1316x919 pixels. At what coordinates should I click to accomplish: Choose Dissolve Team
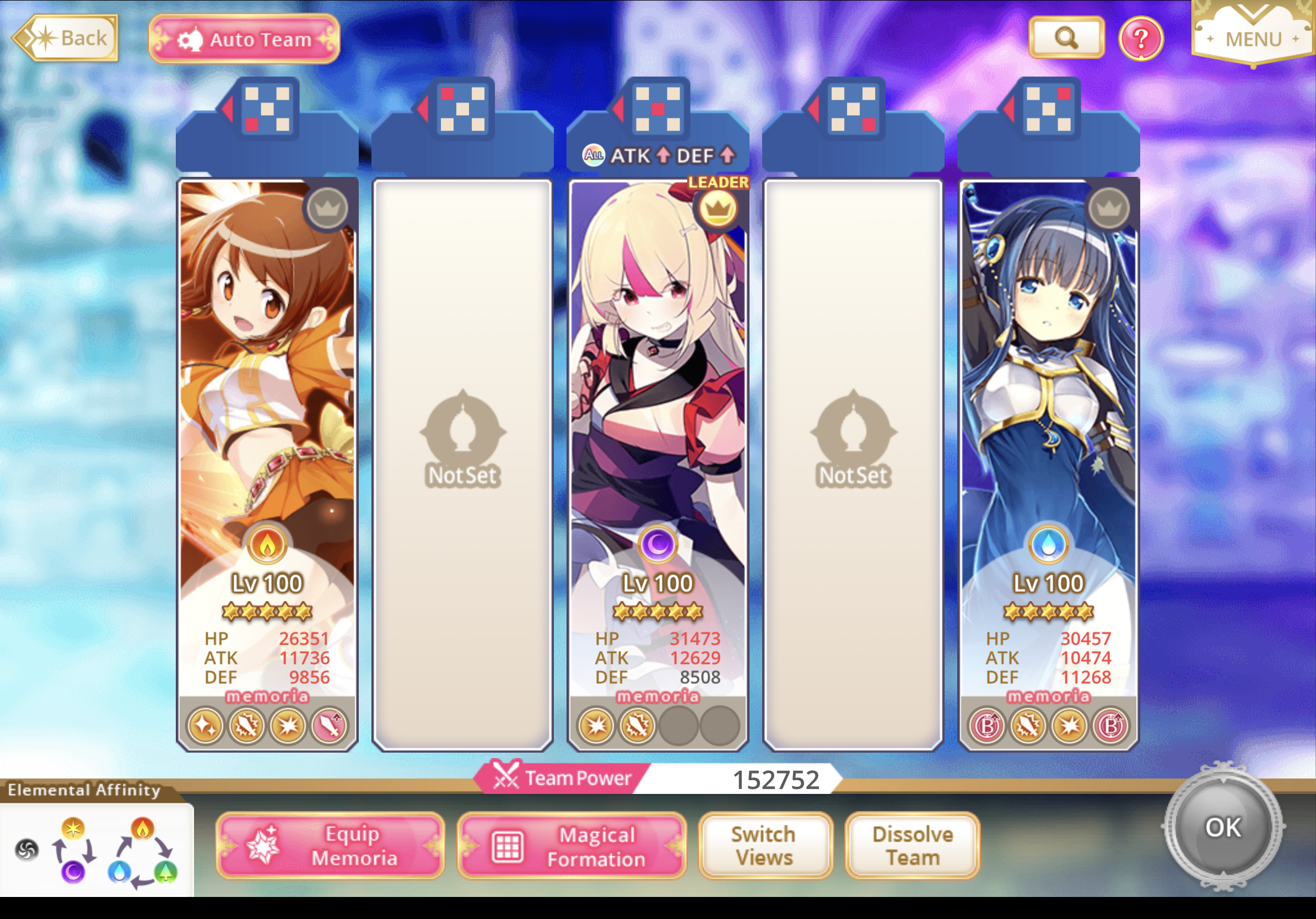click(x=912, y=846)
